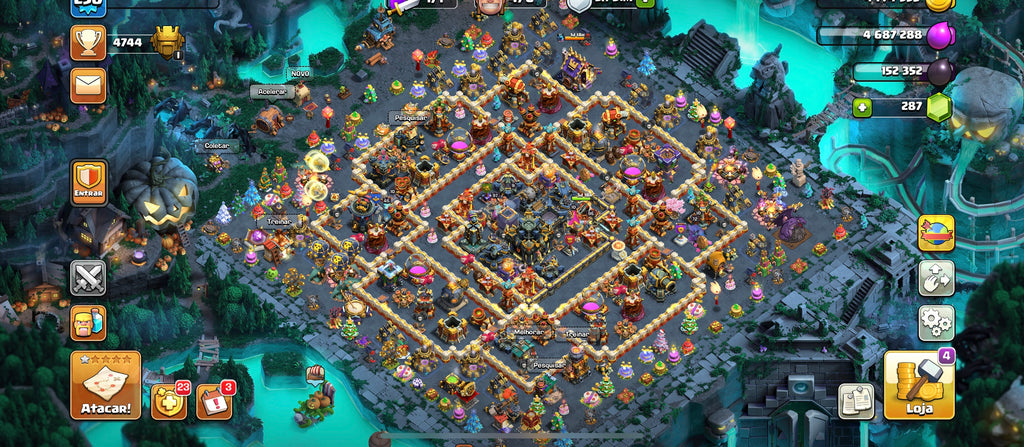Open the layout editor arrows button
Viewport: 1024px width, 447px height.
936,278
